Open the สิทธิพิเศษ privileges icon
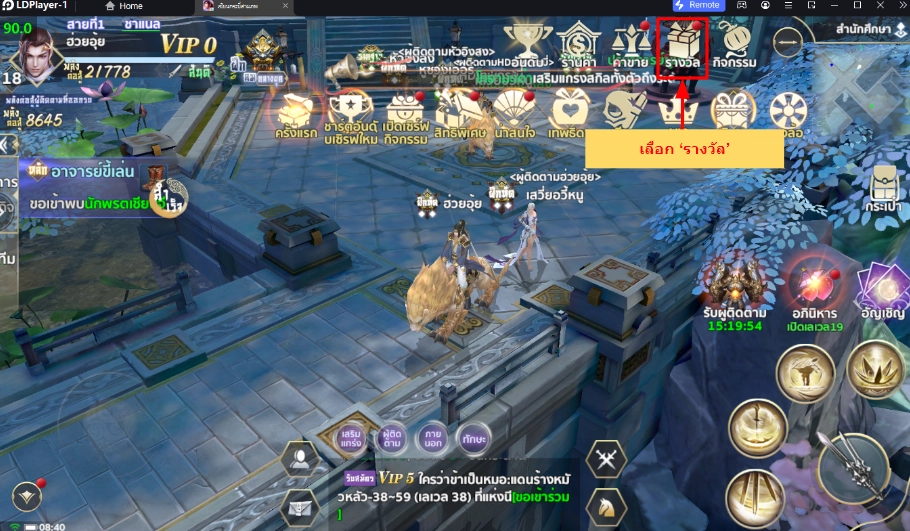The width and height of the screenshot is (910, 531). click(x=461, y=116)
